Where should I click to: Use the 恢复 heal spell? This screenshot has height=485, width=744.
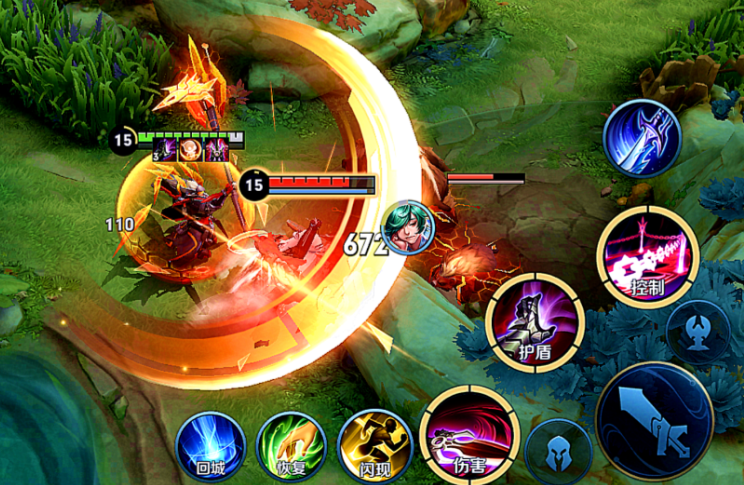[x=291, y=447]
